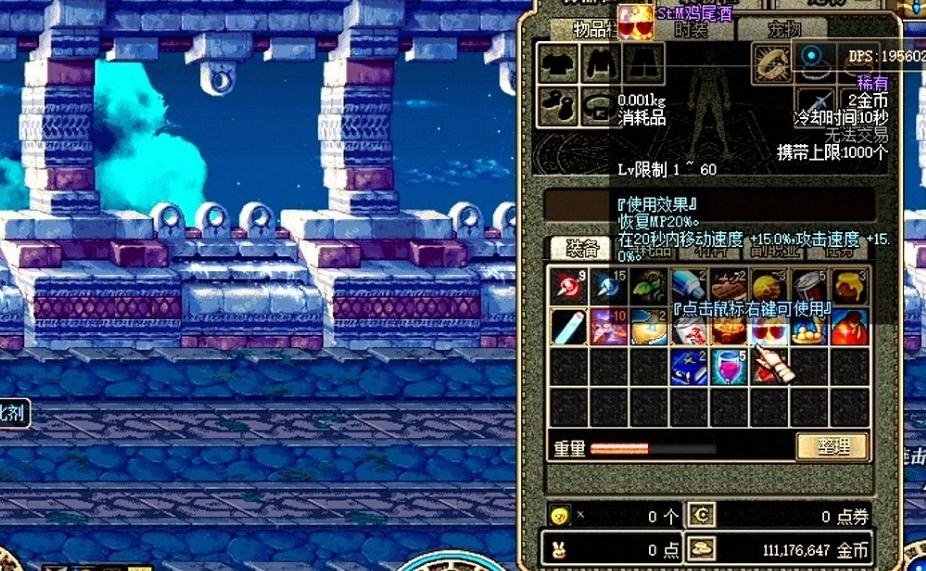Choose the roasted meat item slot
Screen dimensions: 926x571
[x=729, y=286]
